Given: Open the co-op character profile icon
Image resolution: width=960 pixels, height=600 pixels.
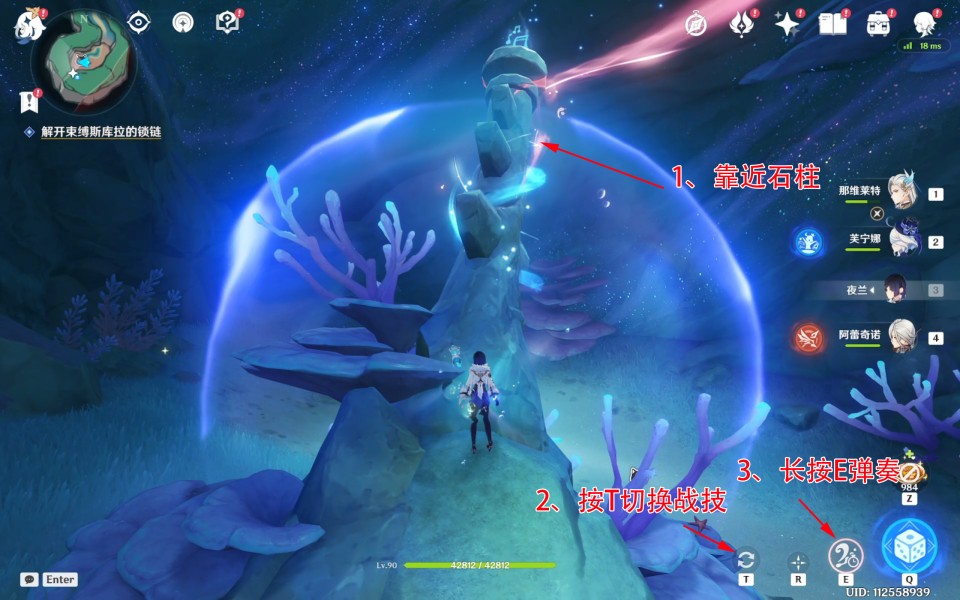Looking at the screenshot, I should click(923, 24).
